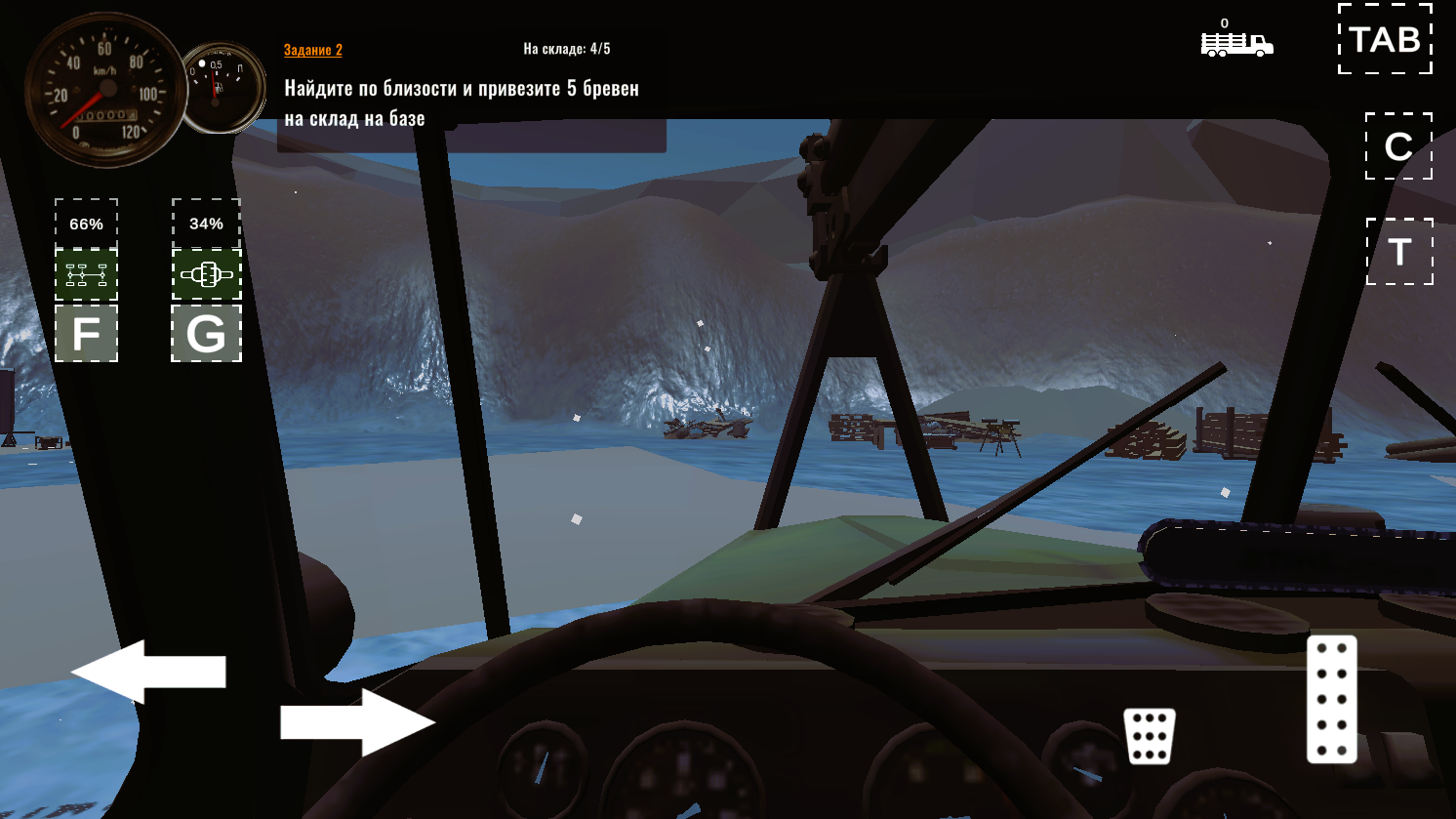The width and height of the screenshot is (1456, 819).
Task: Toggle all-wheel drive with the F button
Action: 87,335
